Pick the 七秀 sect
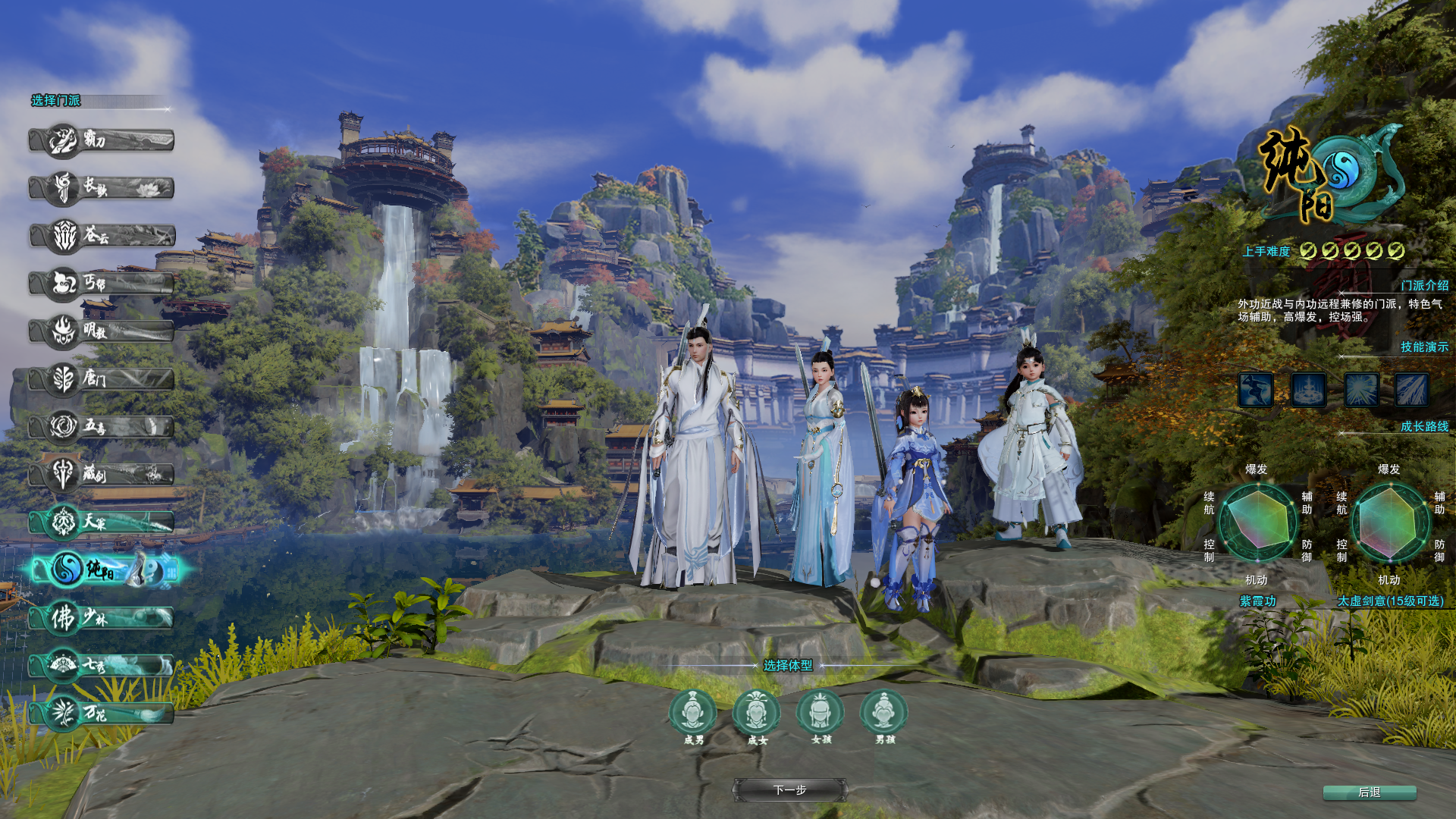This screenshot has height=819, width=1456. [102, 666]
